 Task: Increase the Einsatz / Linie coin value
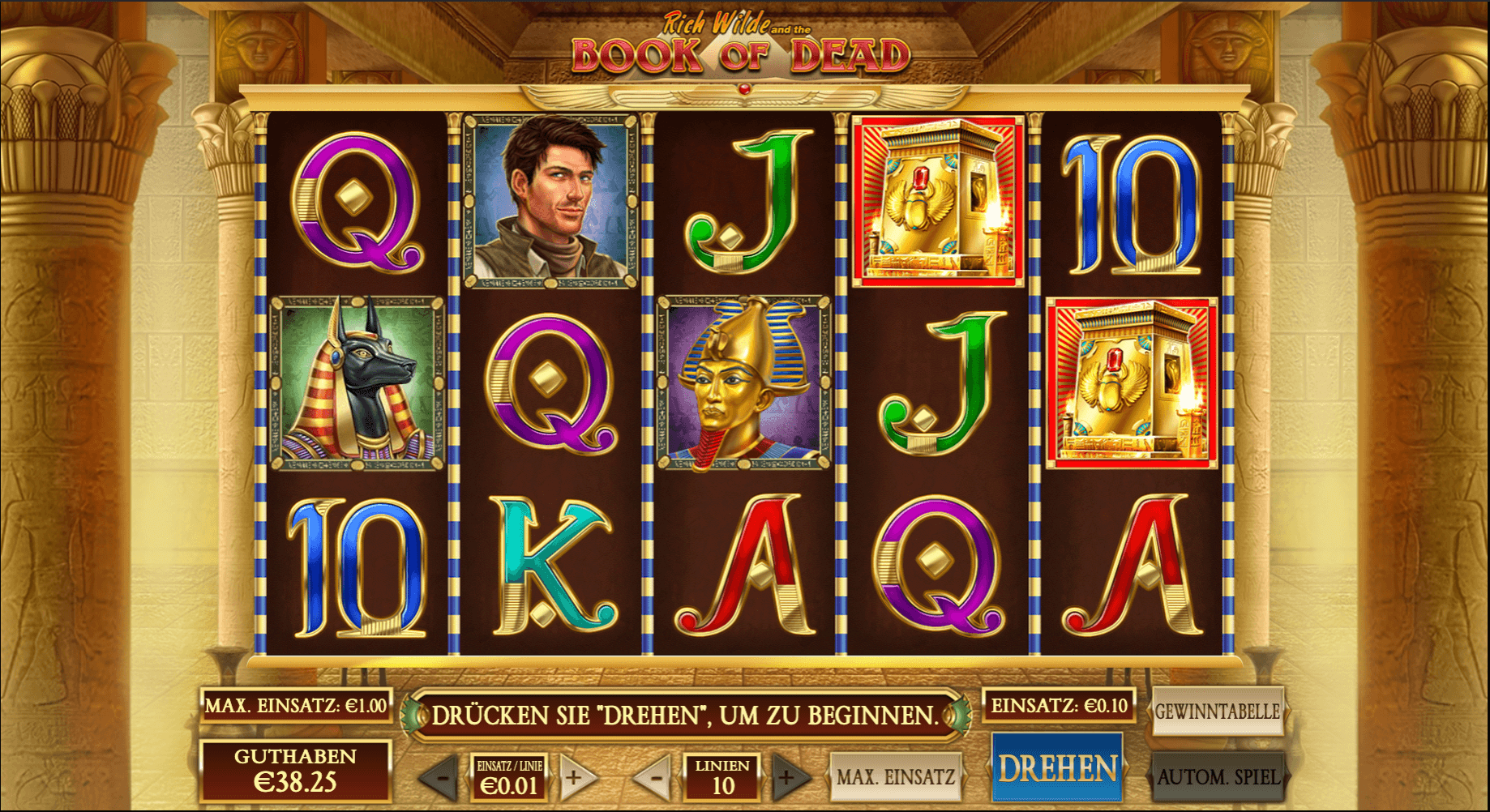(576, 779)
